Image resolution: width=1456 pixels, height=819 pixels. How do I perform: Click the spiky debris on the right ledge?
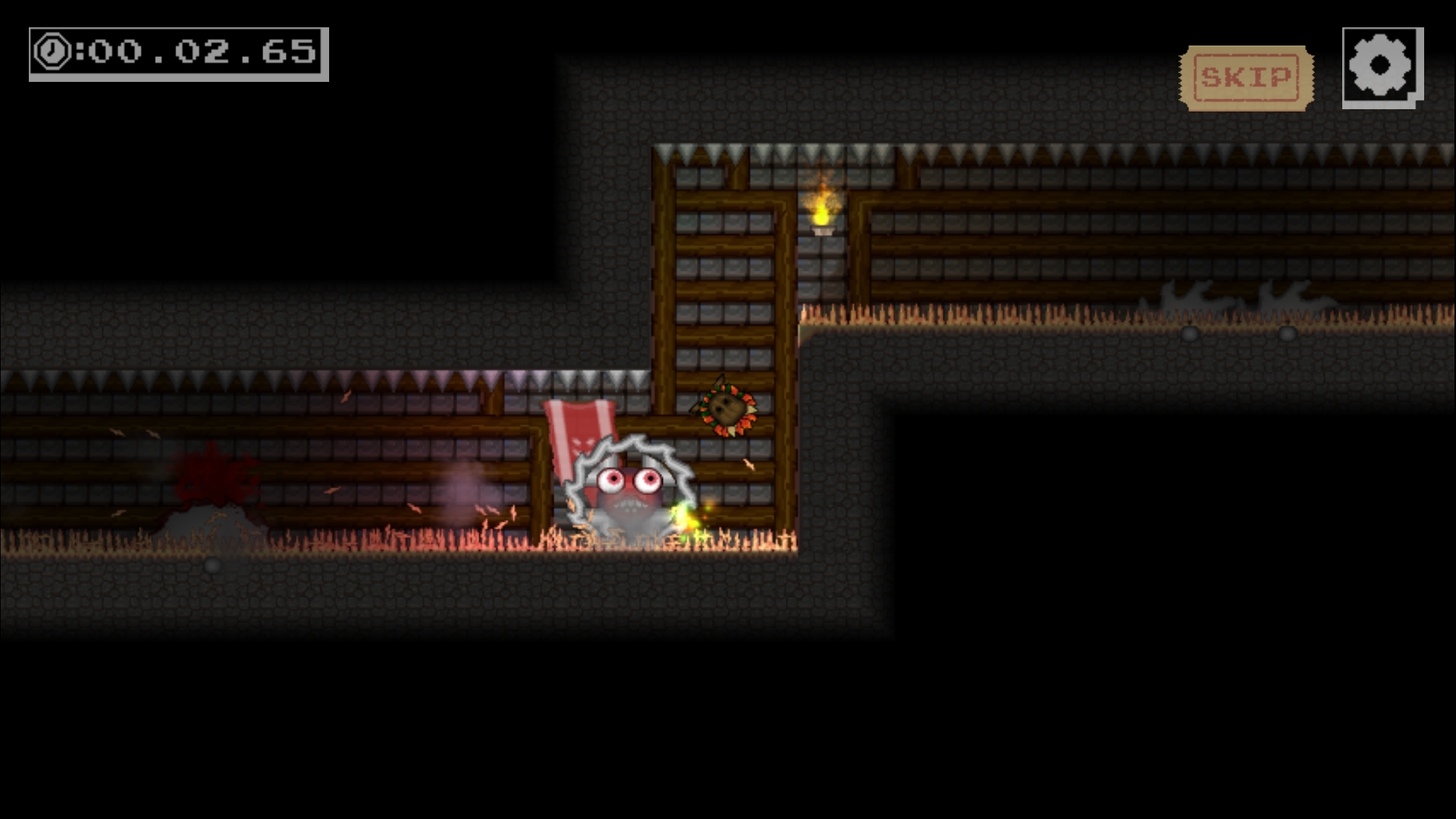pyautogui.click(x=1183, y=296)
